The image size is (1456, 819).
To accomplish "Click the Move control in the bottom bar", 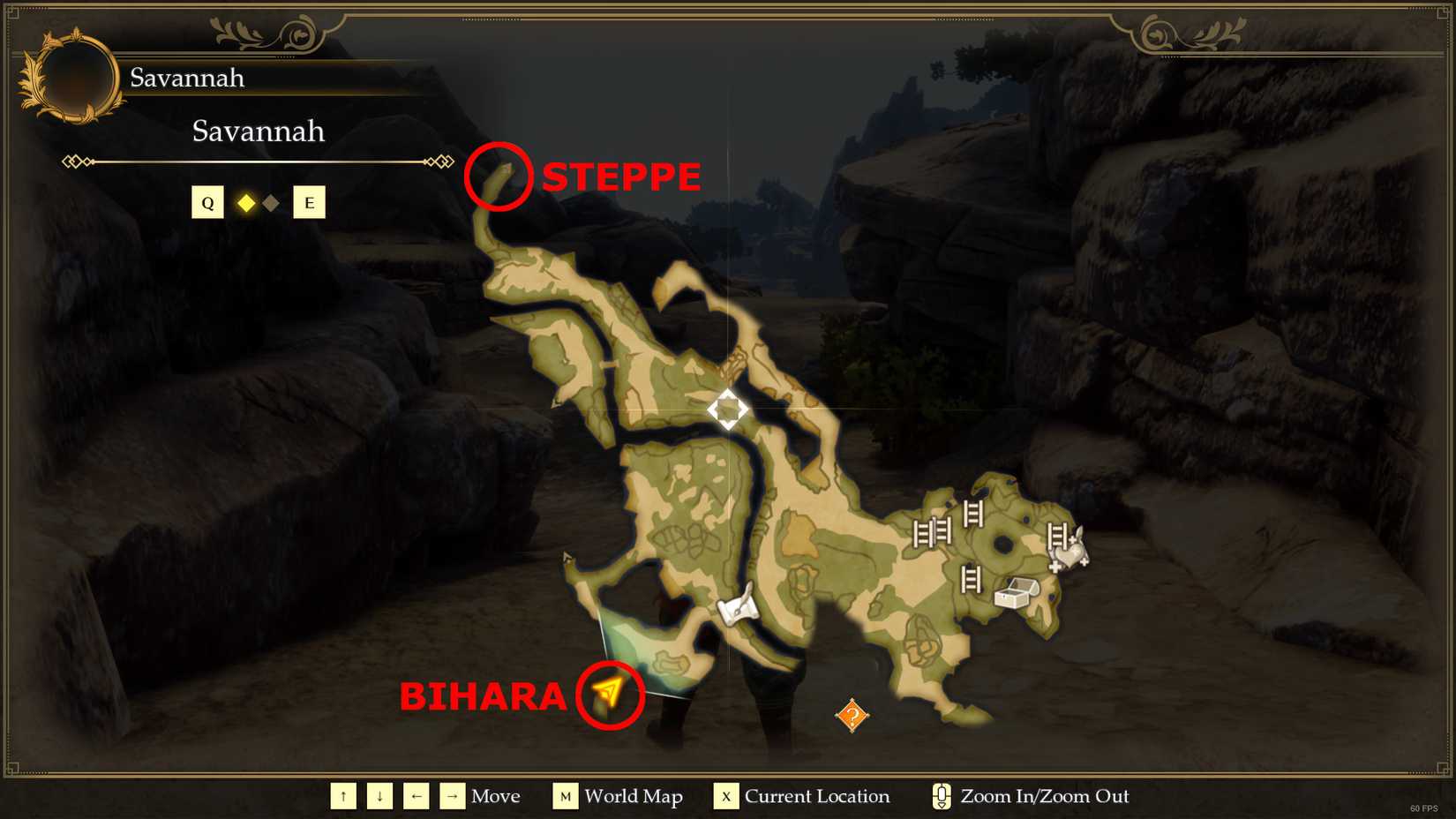I will pos(496,796).
